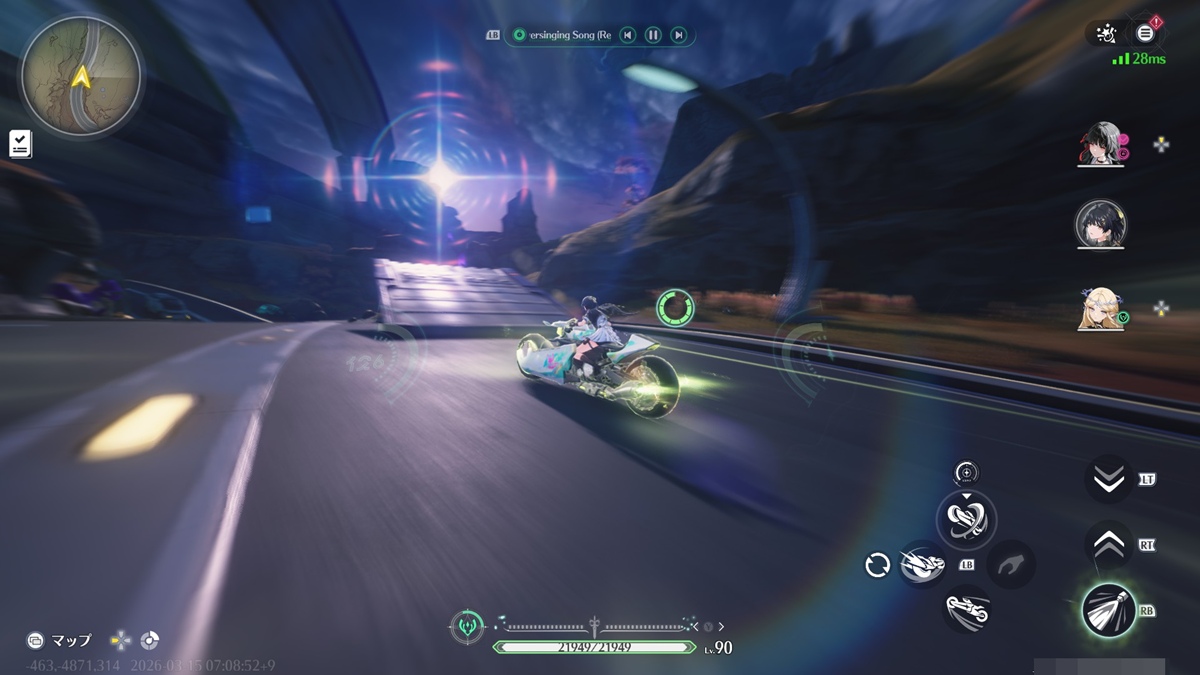The image size is (1200, 675).
Task: Switch to the blonde party member
Action: (x=1100, y=308)
